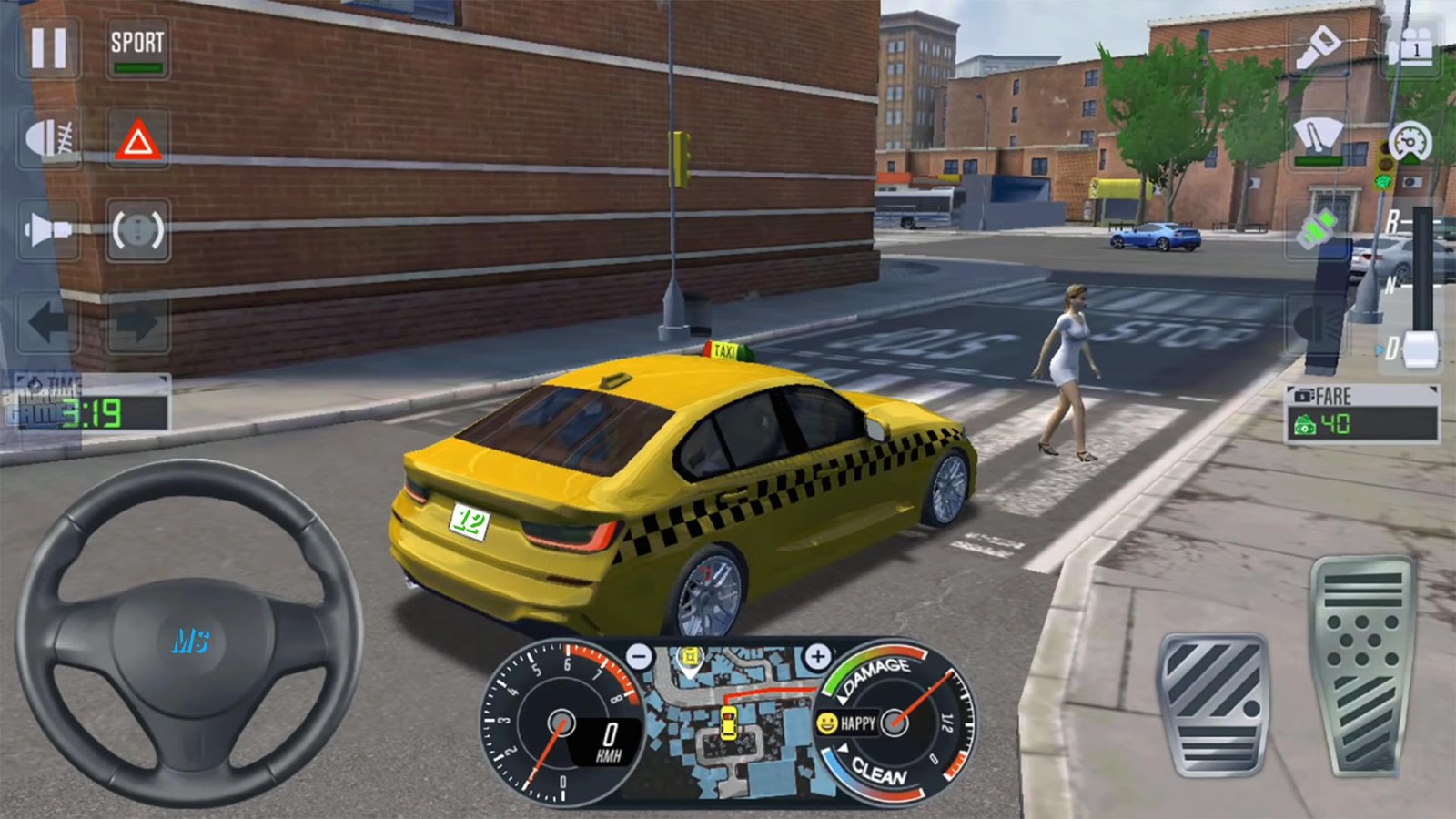Turn on the hazard warning lights
The width and height of the screenshot is (1456, 819).
tap(137, 140)
